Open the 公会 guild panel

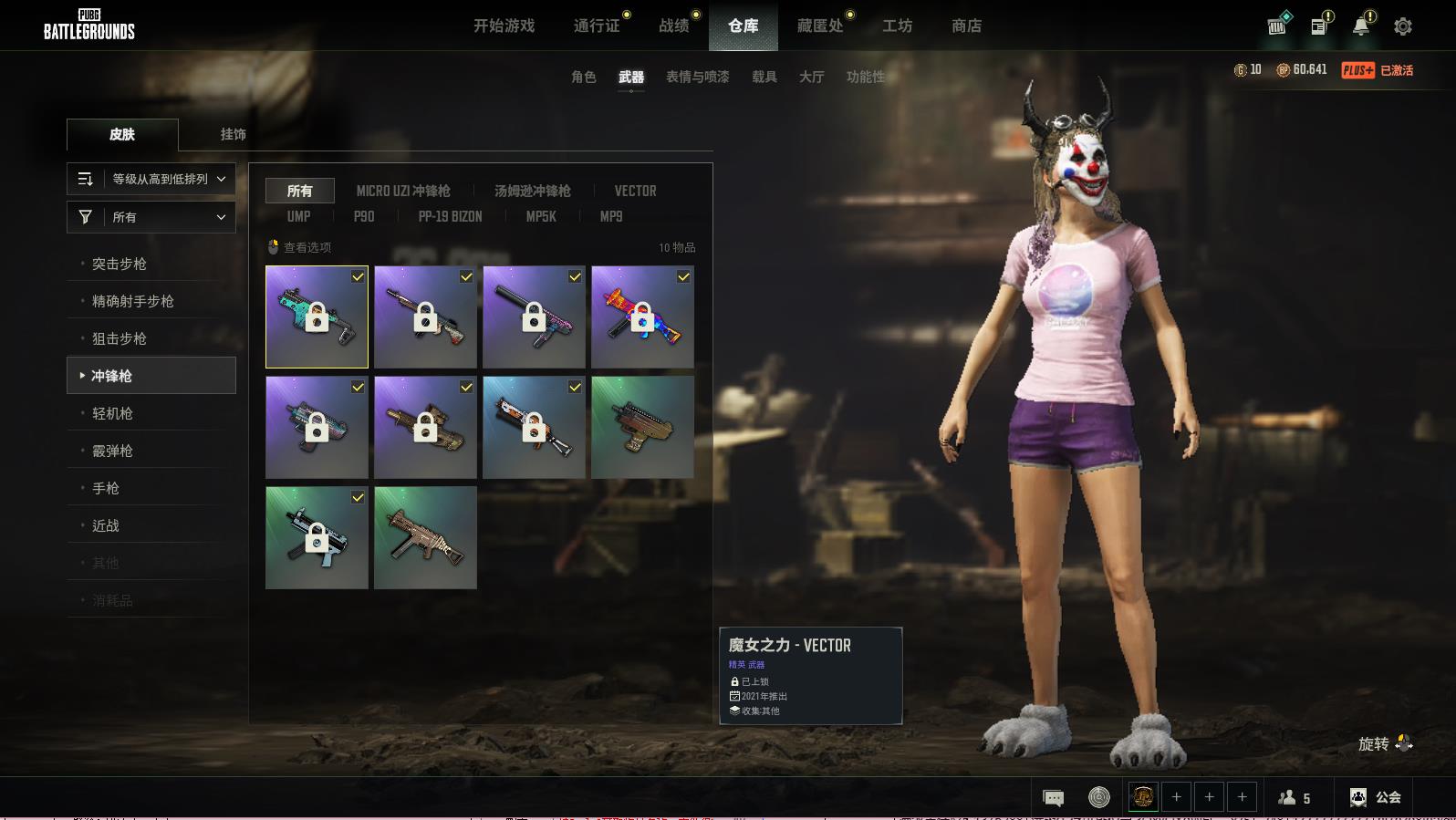click(1376, 797)
